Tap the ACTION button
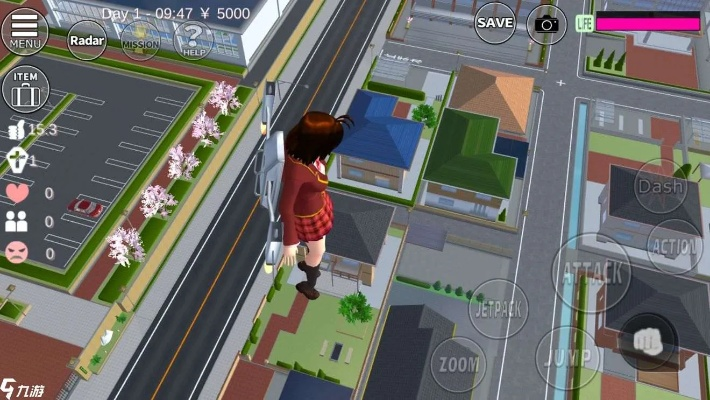This screenshot has width=710, height=400. 675,246
